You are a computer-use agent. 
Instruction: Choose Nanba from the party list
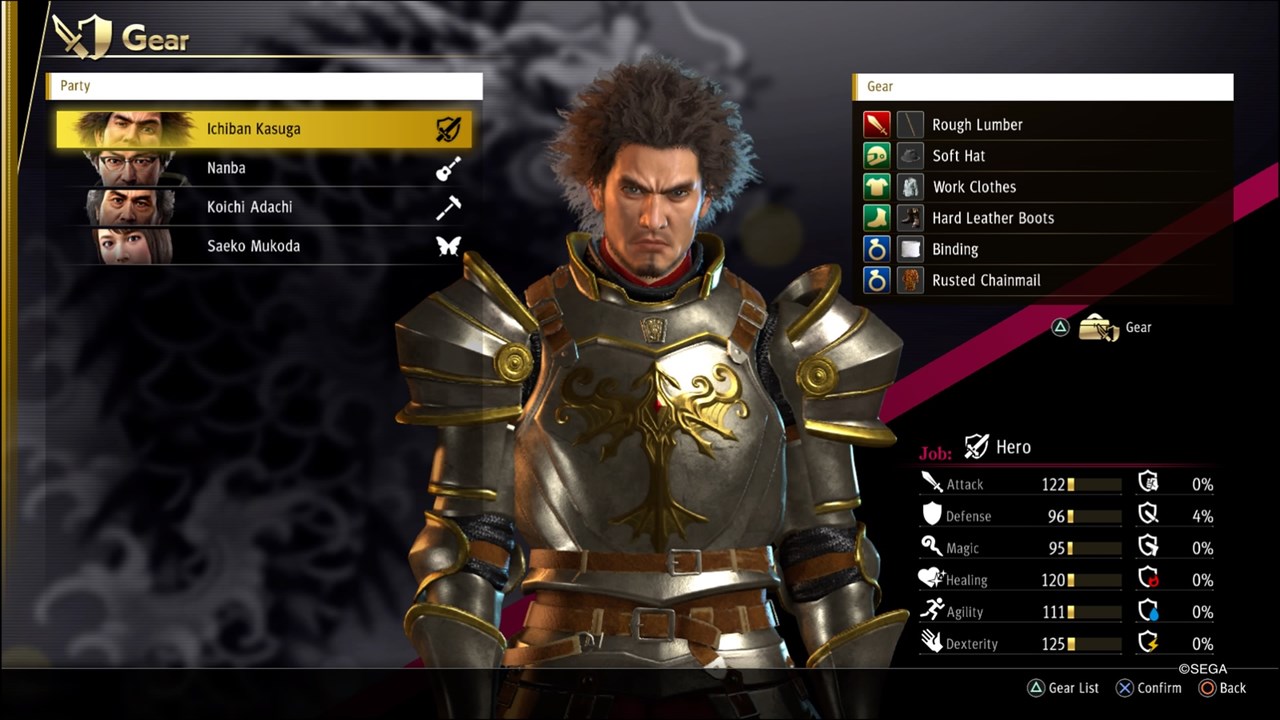[x=264, y=168]
